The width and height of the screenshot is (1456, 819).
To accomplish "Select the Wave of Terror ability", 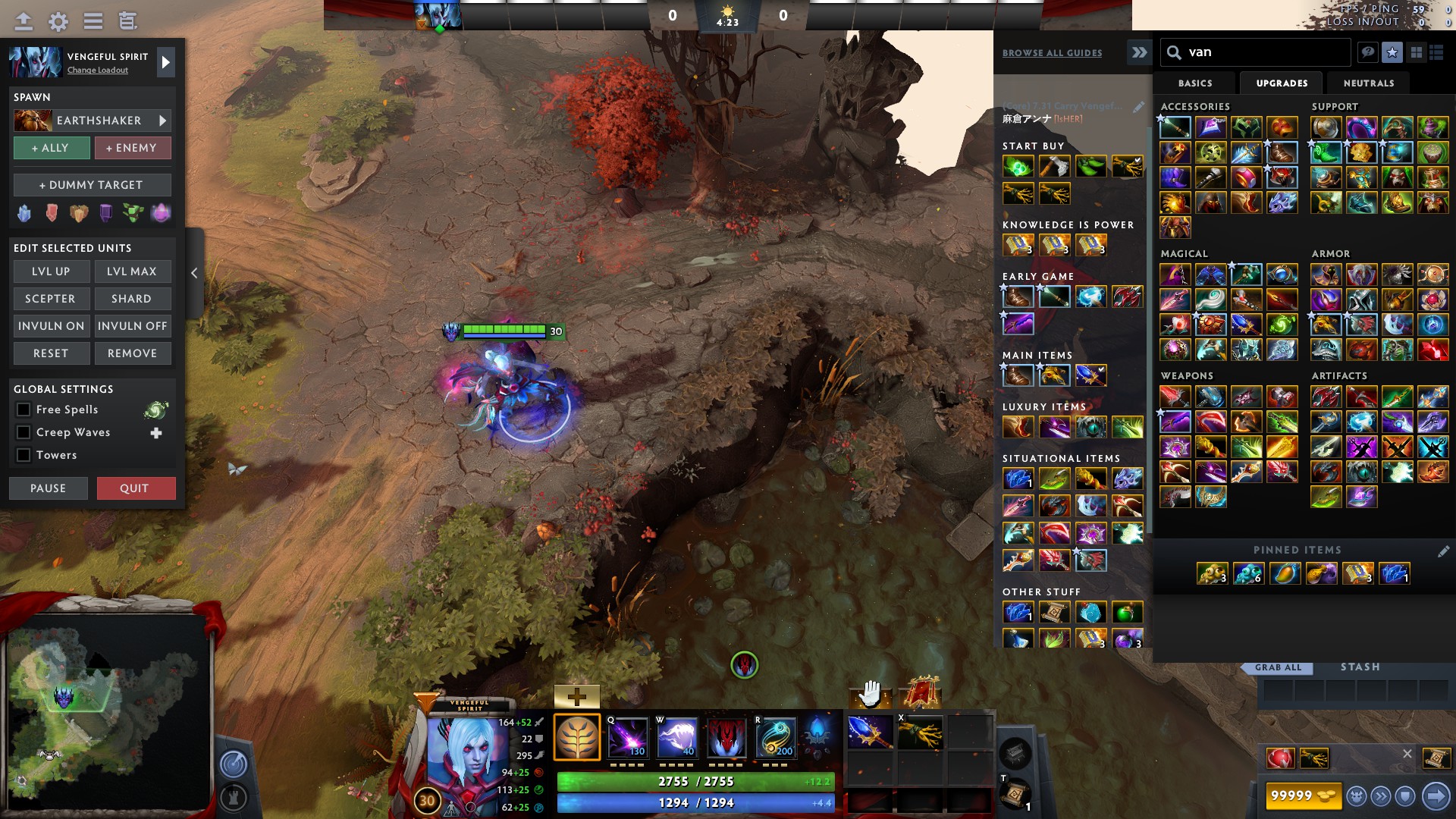I will (675, 736).
